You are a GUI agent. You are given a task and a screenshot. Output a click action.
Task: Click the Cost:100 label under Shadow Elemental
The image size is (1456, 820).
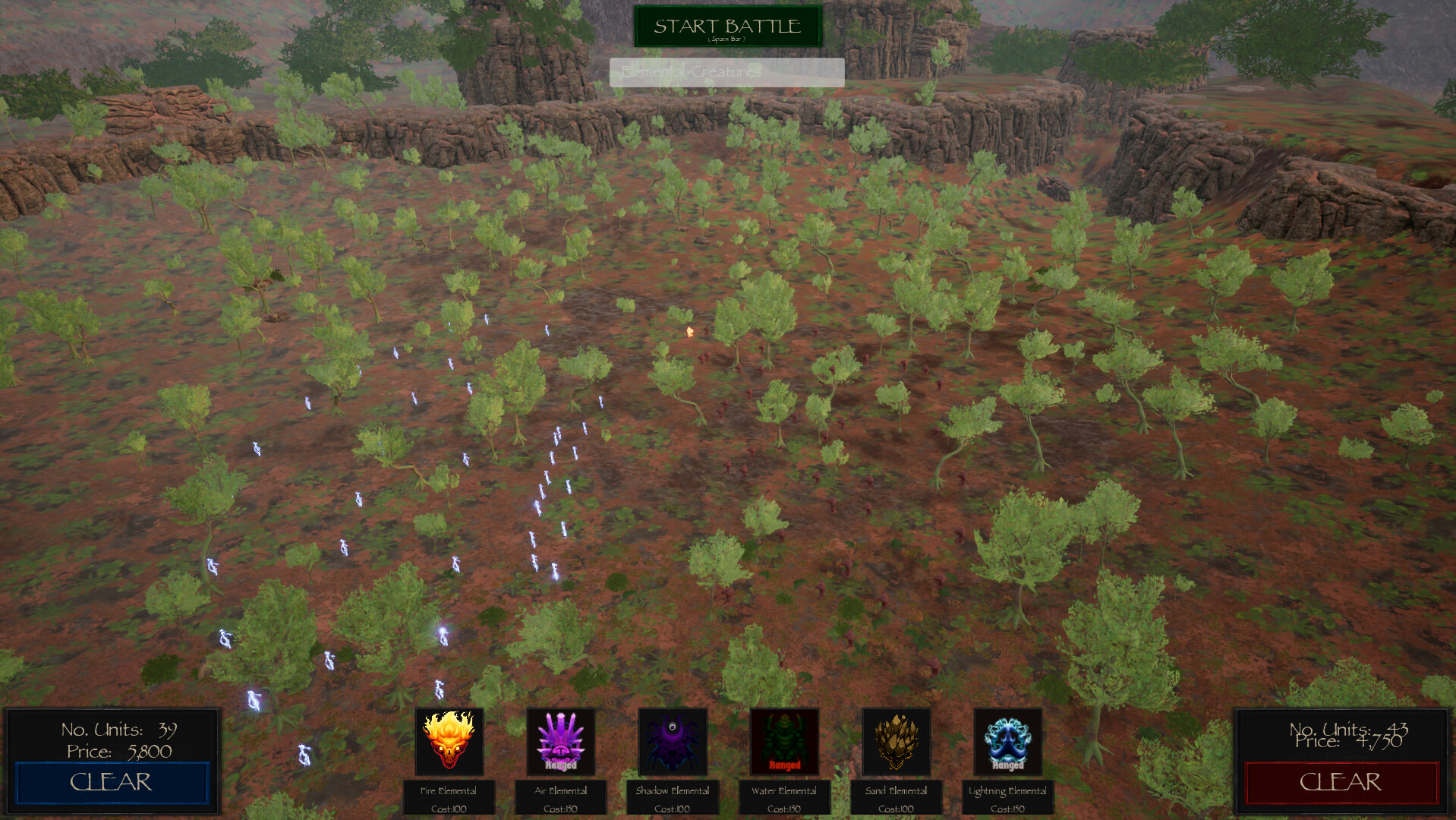673,809
